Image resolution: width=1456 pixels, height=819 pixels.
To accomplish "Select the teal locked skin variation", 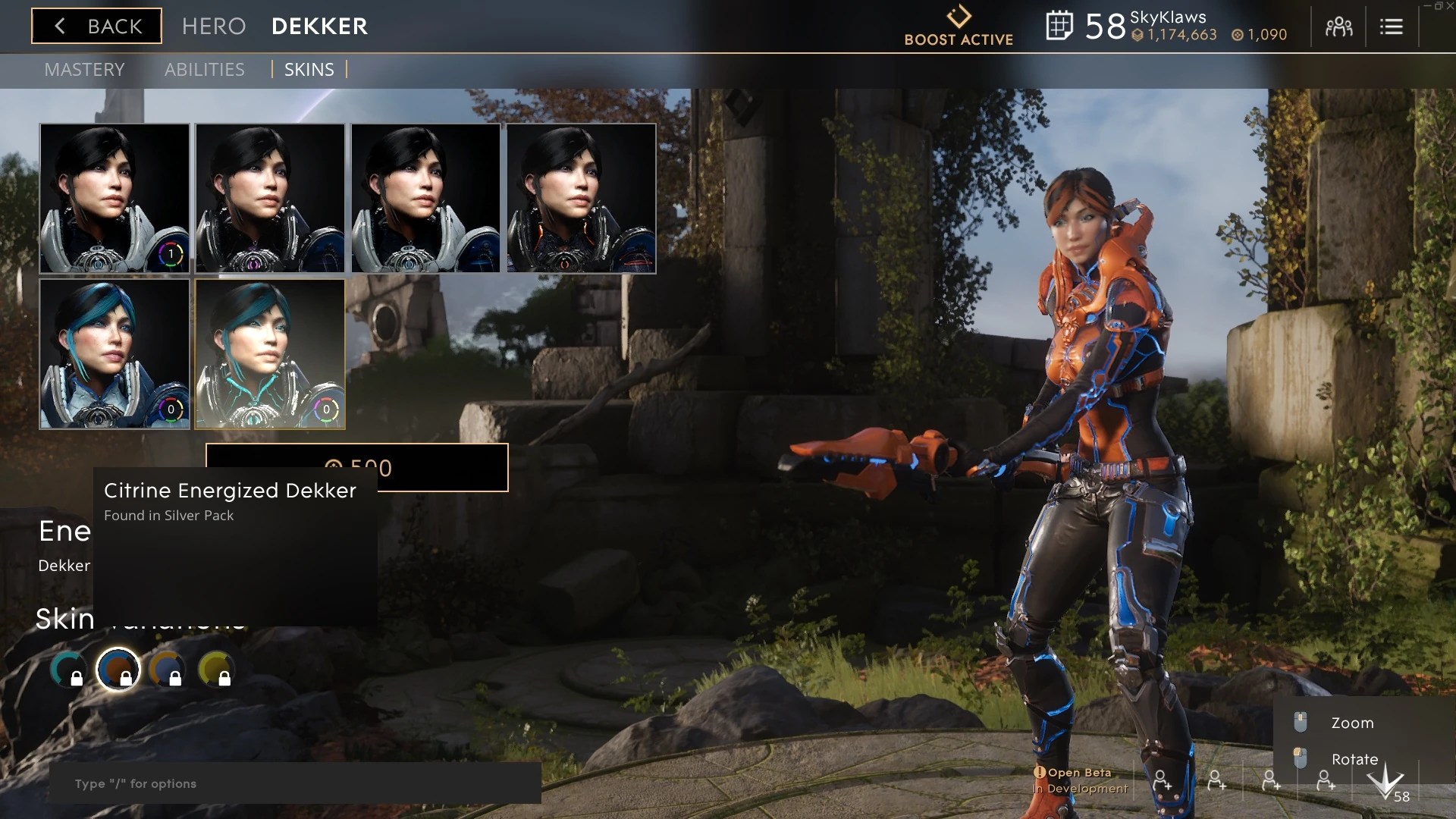I will coord(68,669).
